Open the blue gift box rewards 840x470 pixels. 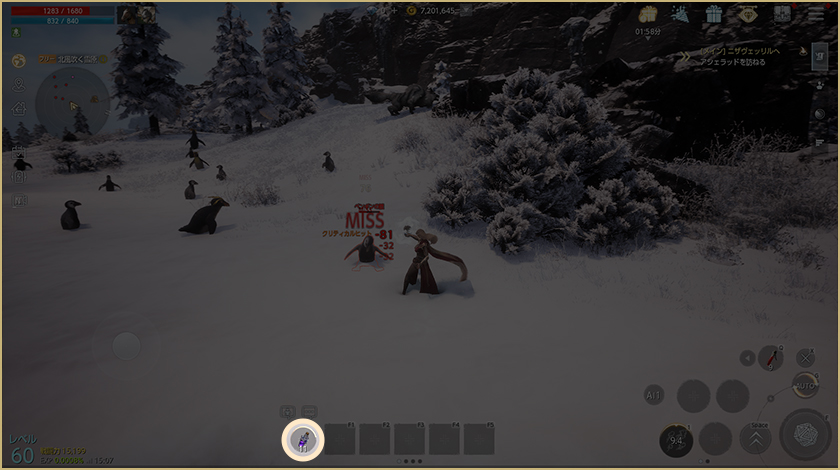click(713, 14)
